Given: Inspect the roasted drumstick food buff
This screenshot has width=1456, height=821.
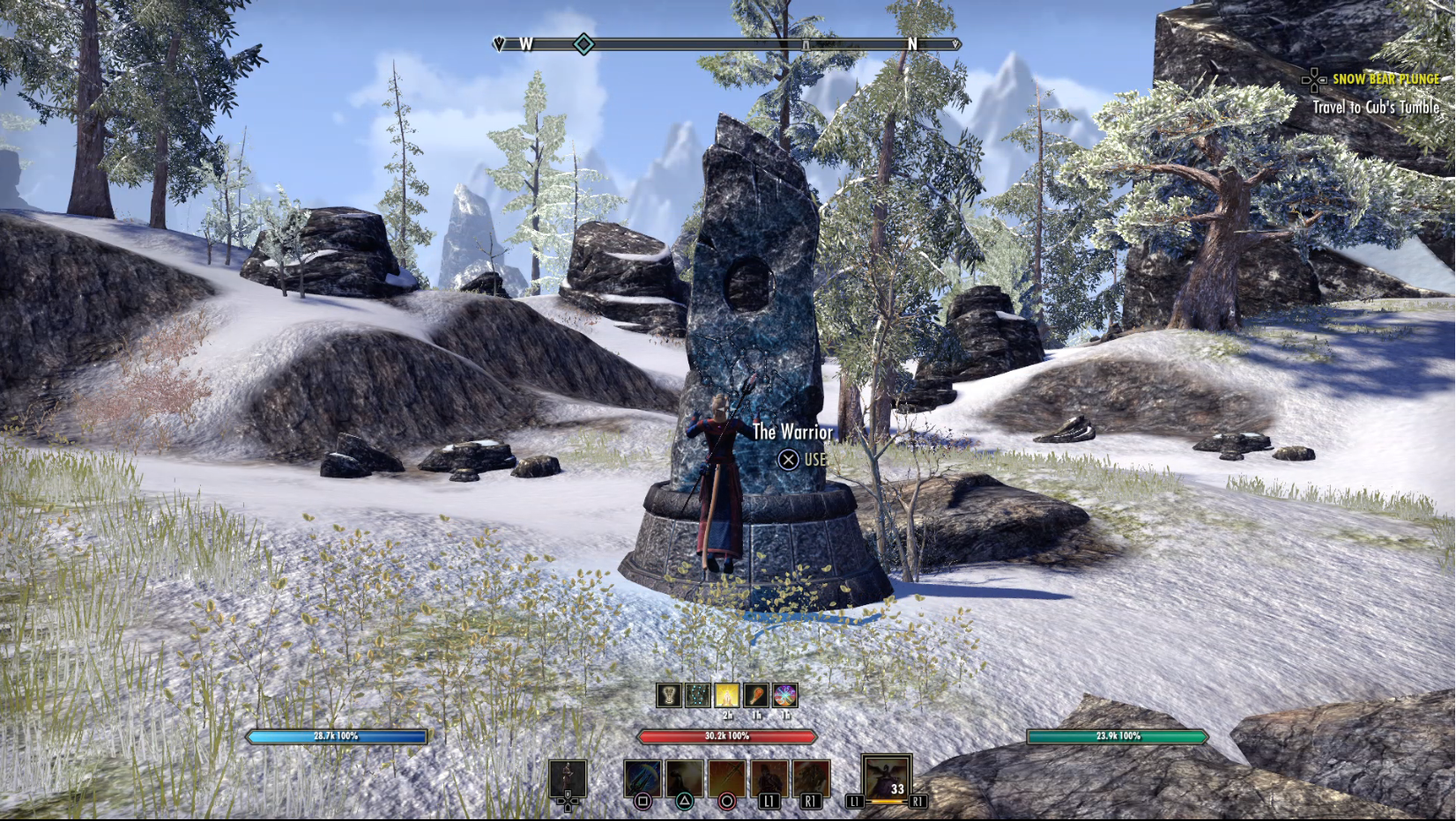Looking at the screenshot, I should point(756,695).
